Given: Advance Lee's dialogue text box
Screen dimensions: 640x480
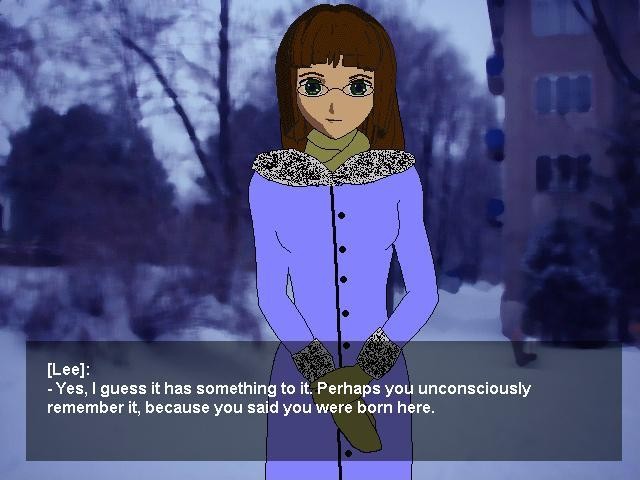Looking at the screenshot, I should pyautogui.click(x=322, y=400).
